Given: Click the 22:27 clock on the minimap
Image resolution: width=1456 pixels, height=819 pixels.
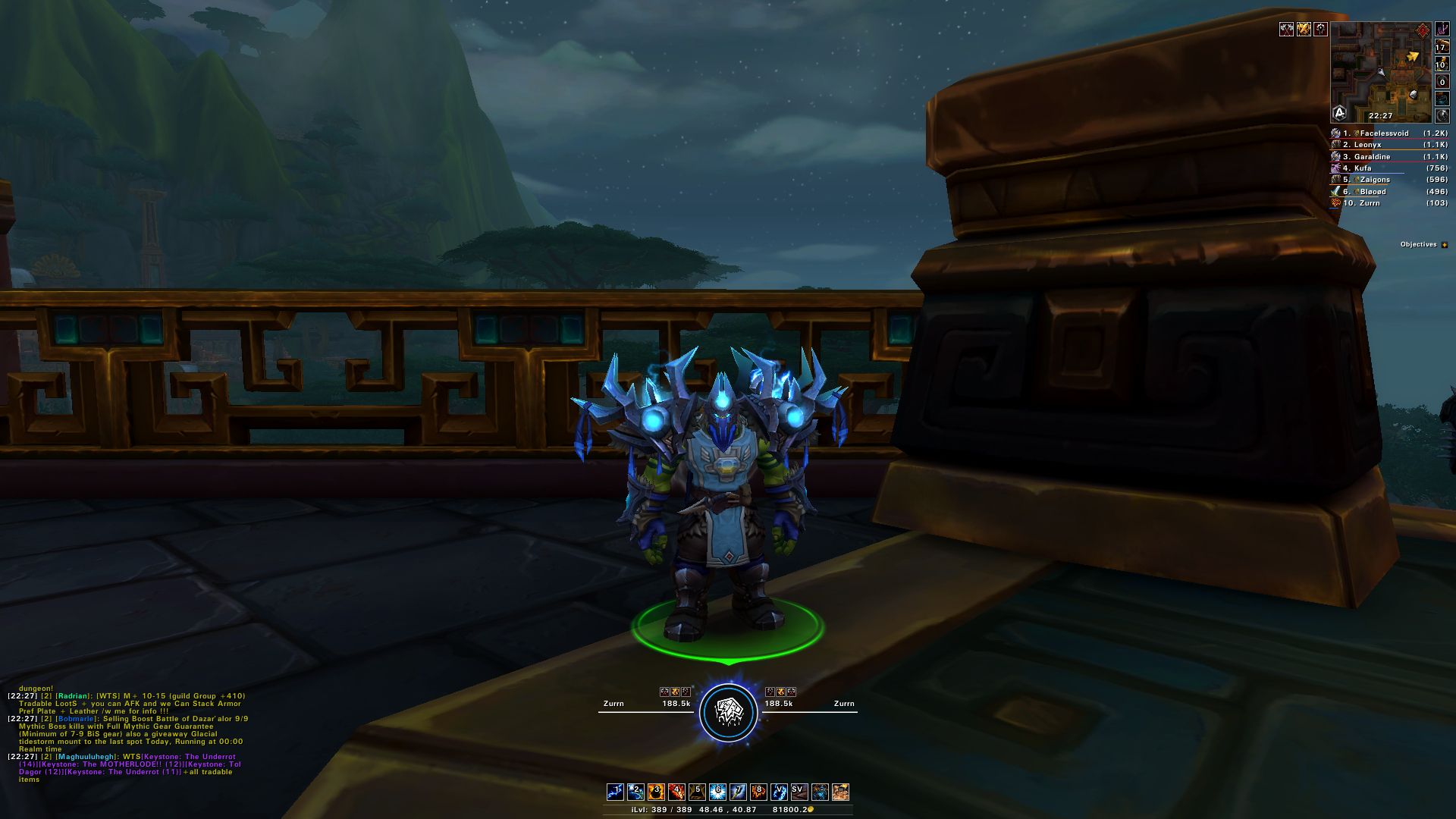Looking at the screenshot, I should tap(1380, 115).
